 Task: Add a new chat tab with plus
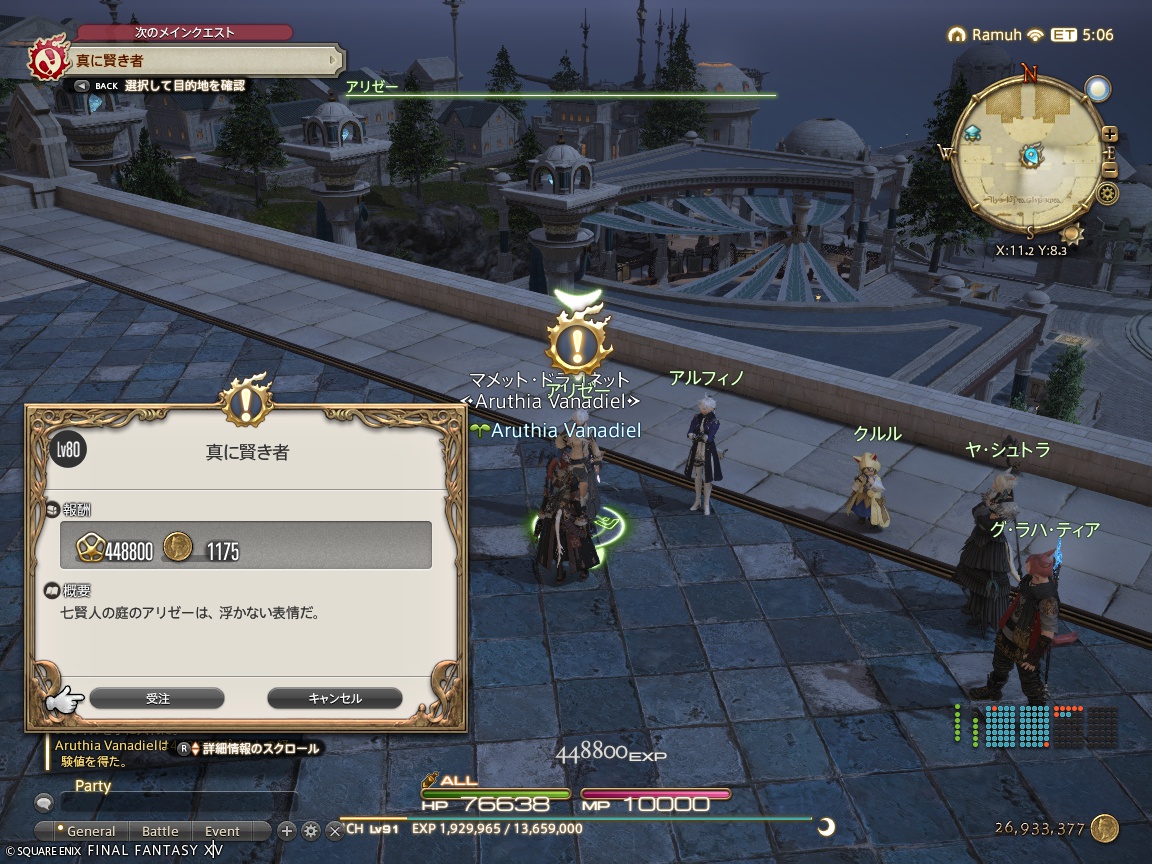tap(287, 830)
